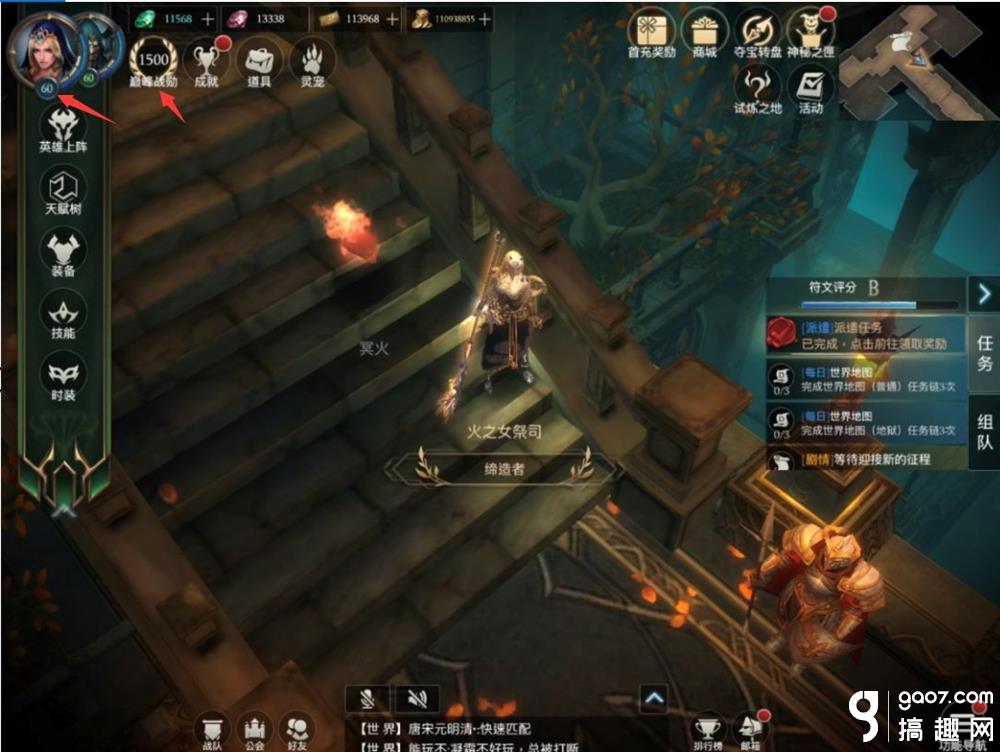Click the 巅峰战勋 1500 laurel badge
The width and height of the screenshot is (1000, 752).
pos(153,61)
